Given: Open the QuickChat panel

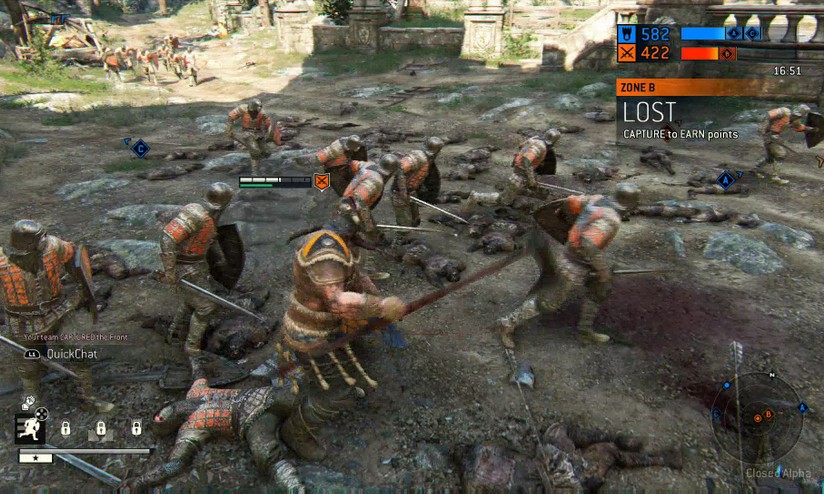Looking at the screenshot, I should pyautogui.click(x=65, y=353).
